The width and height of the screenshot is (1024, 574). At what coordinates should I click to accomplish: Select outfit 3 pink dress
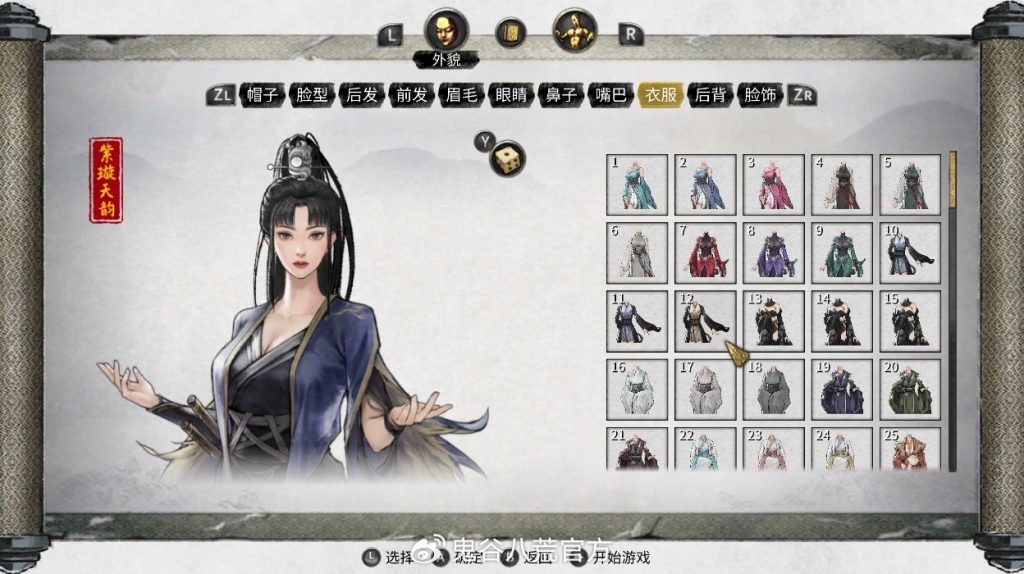click(x=773, y=184)
